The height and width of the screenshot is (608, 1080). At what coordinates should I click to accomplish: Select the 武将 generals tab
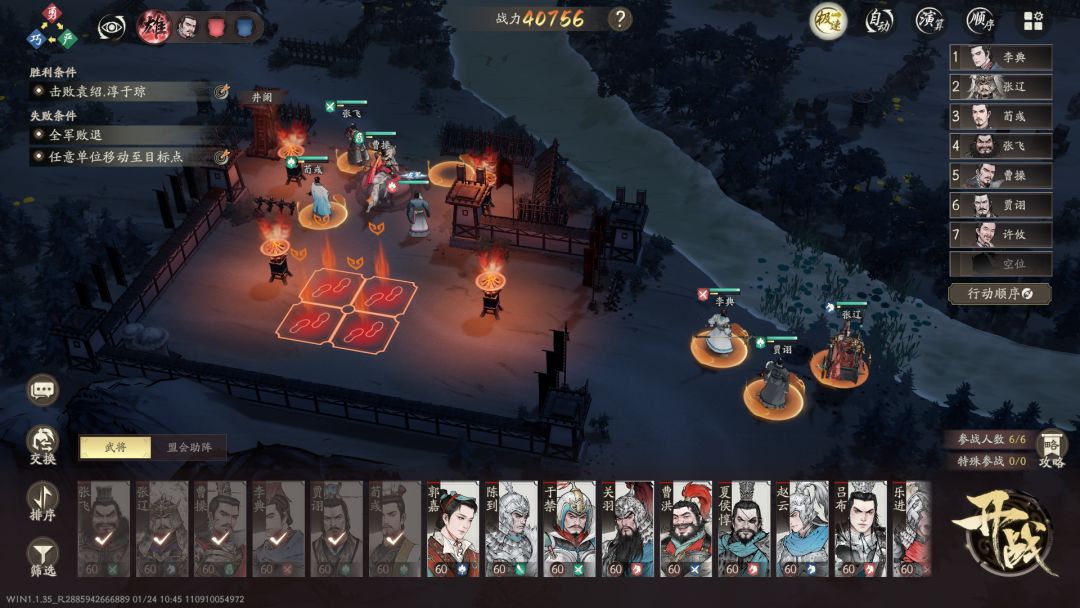point(115,447)
